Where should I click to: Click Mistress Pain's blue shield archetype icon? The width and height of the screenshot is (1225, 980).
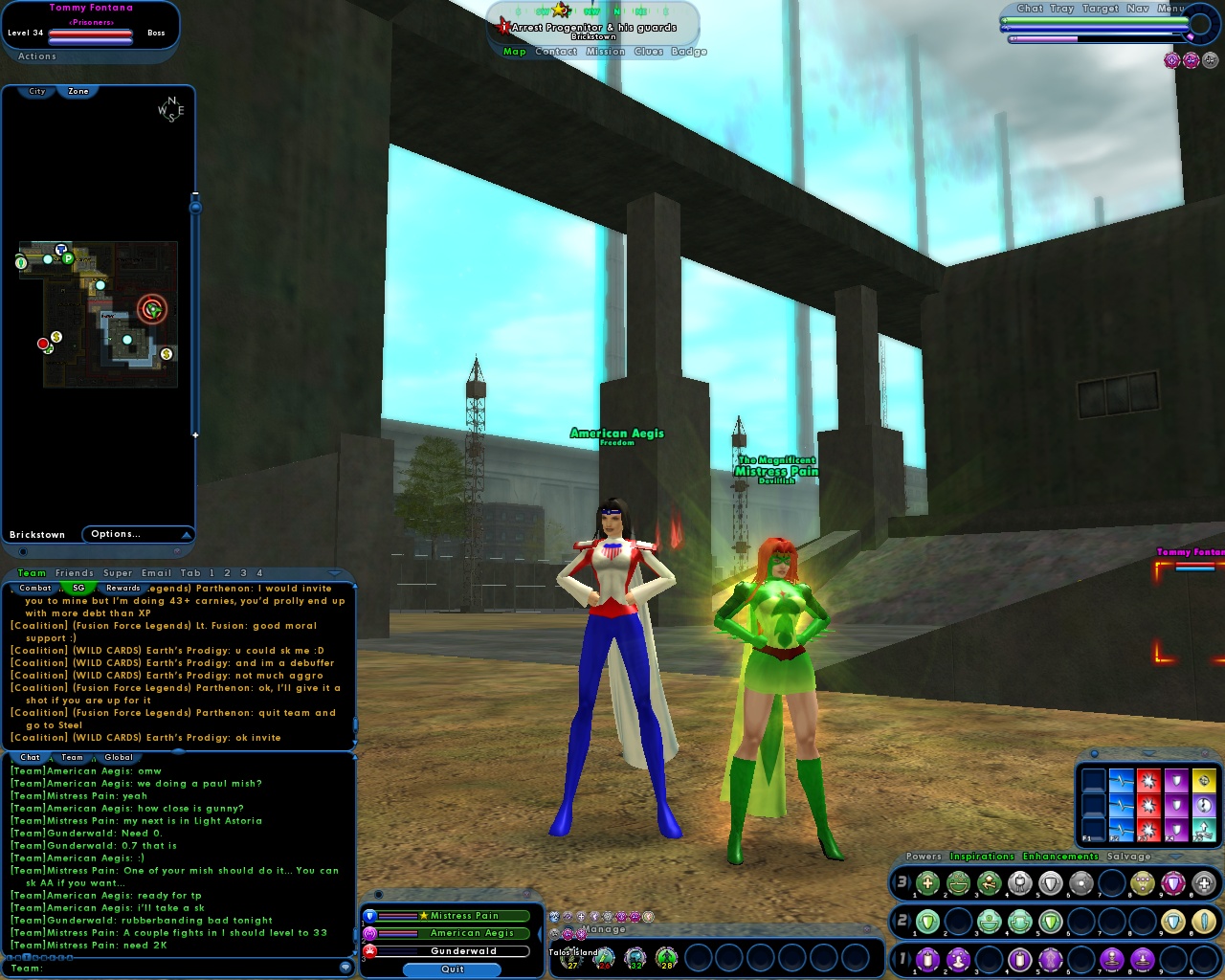tap(369, 916)
